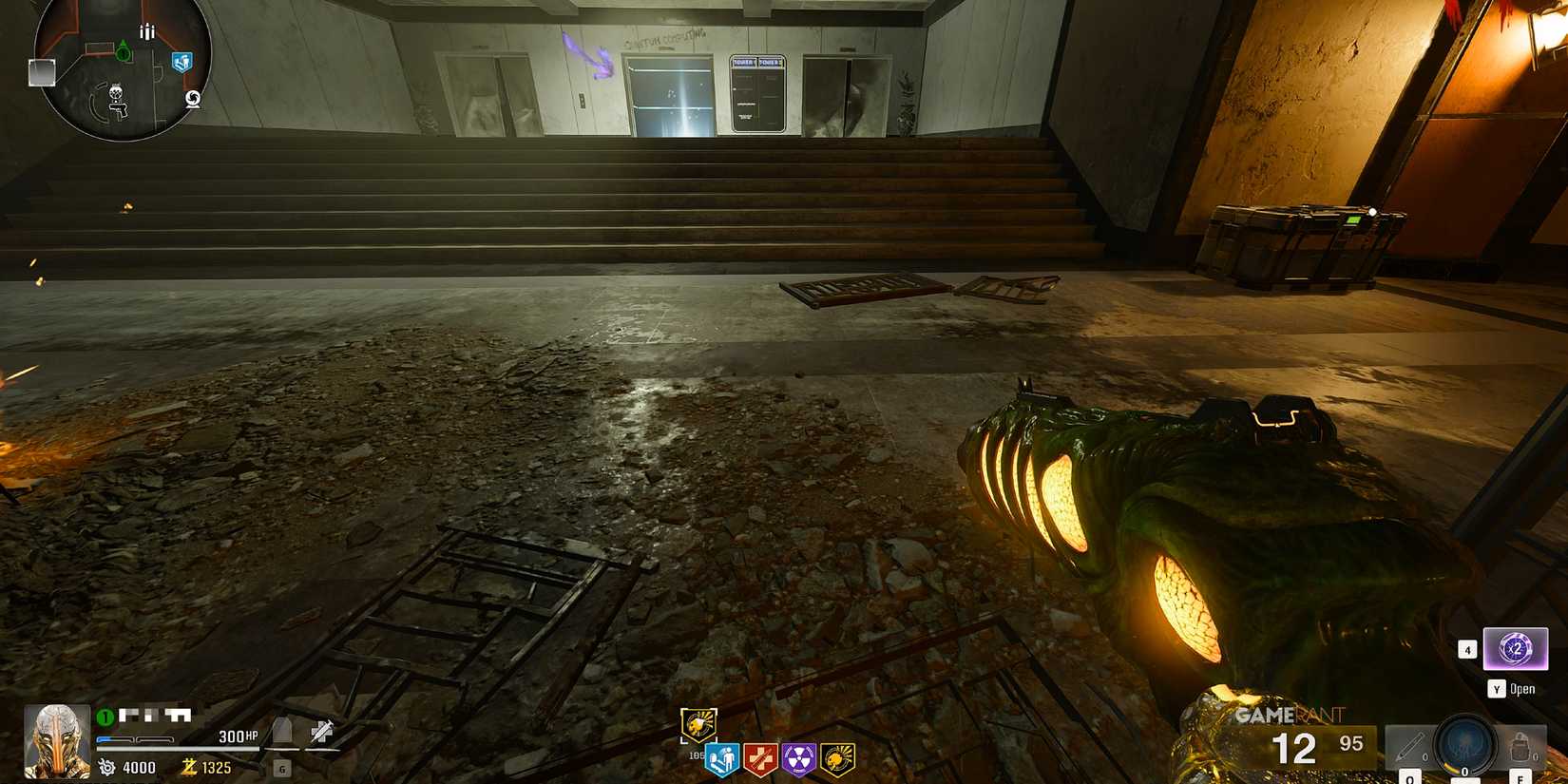This screenshot has width=1568, height=784.
Task: Expand the objective square marker on the minimap
Action: (x=42, y=72)
